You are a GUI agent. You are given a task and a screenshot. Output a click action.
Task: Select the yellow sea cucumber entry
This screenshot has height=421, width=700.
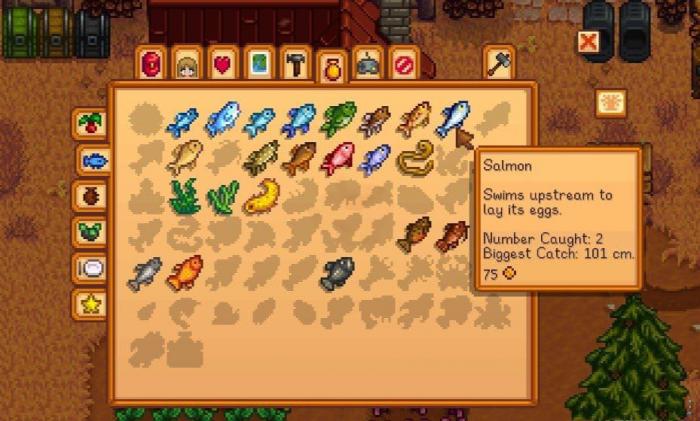(261, 196)
